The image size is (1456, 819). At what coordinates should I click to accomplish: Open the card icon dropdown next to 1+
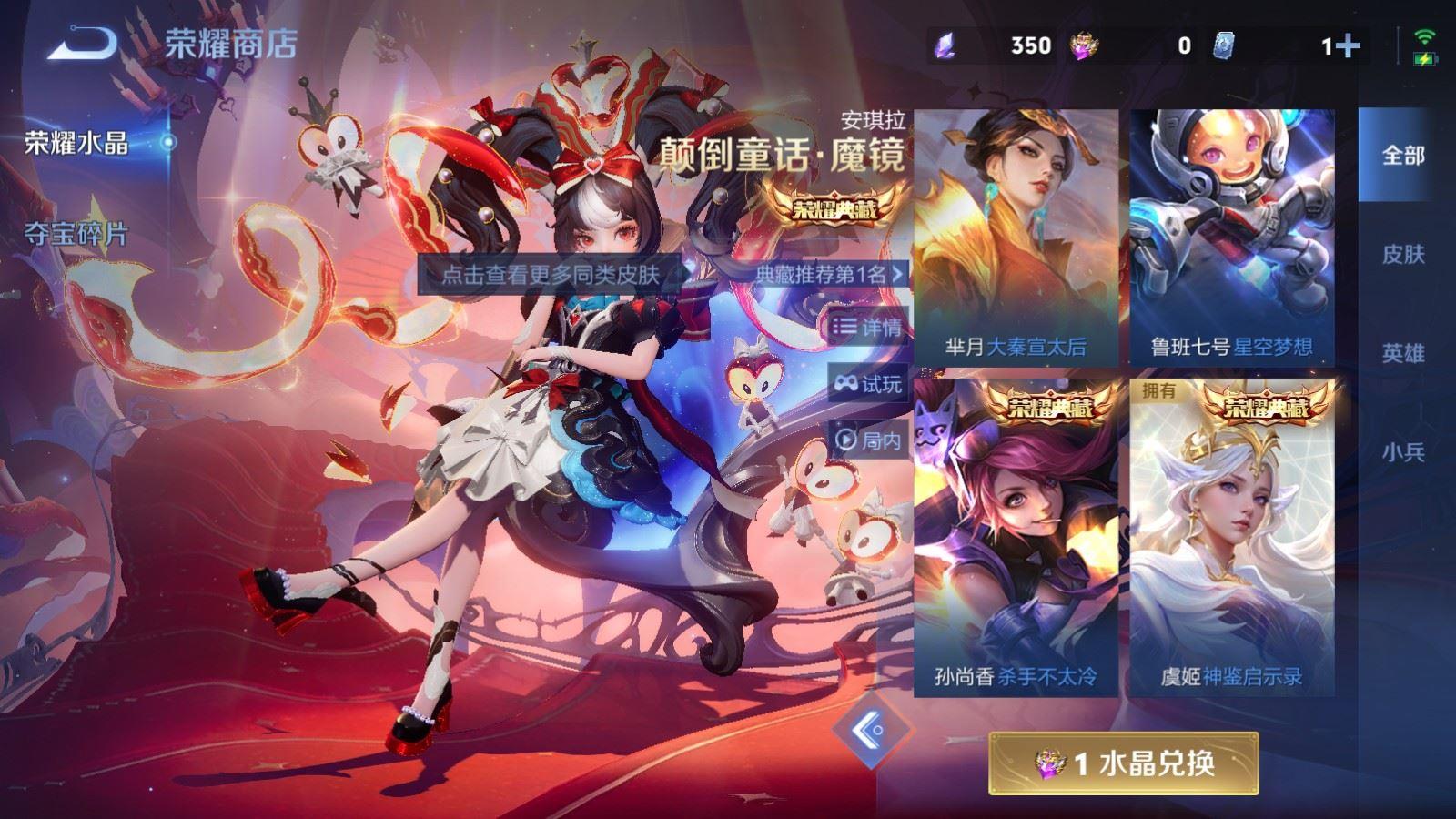(x=1224, y=44)
